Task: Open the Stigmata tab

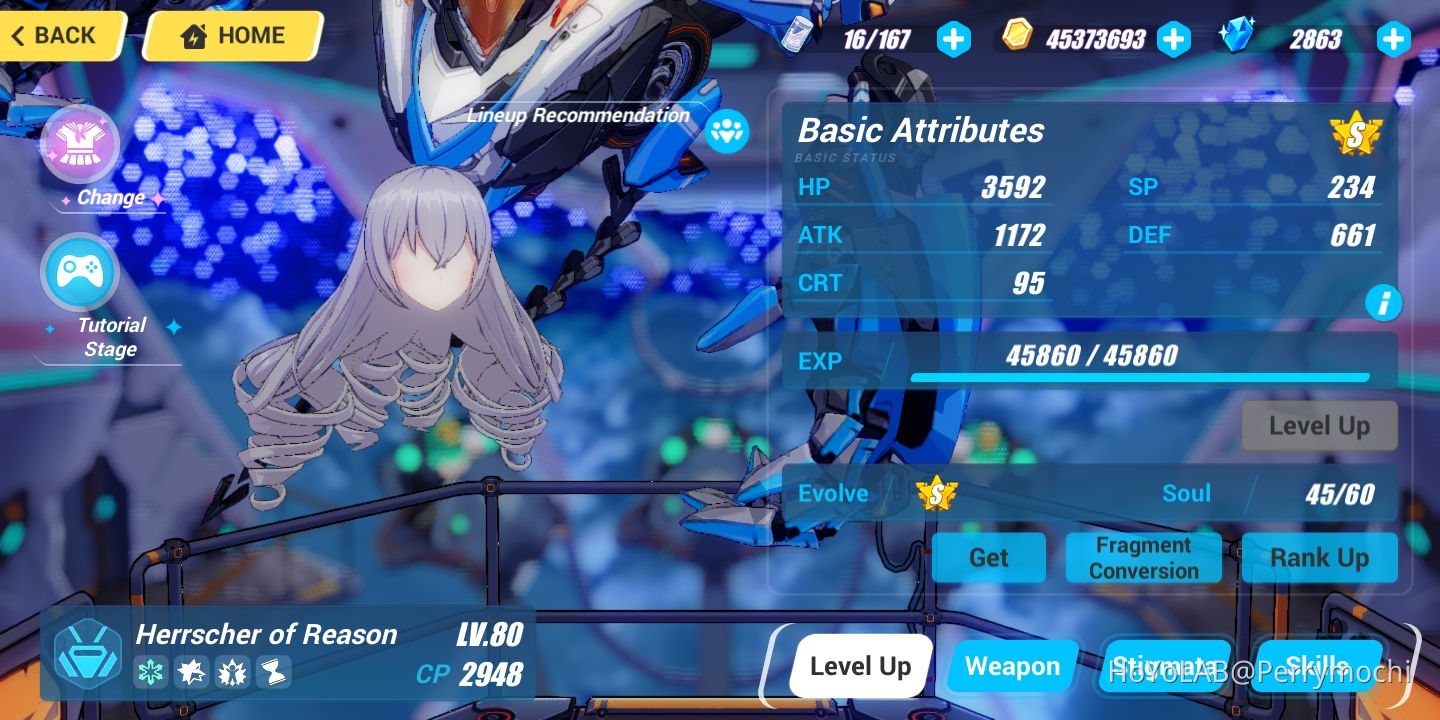Action: [1166, 666]
